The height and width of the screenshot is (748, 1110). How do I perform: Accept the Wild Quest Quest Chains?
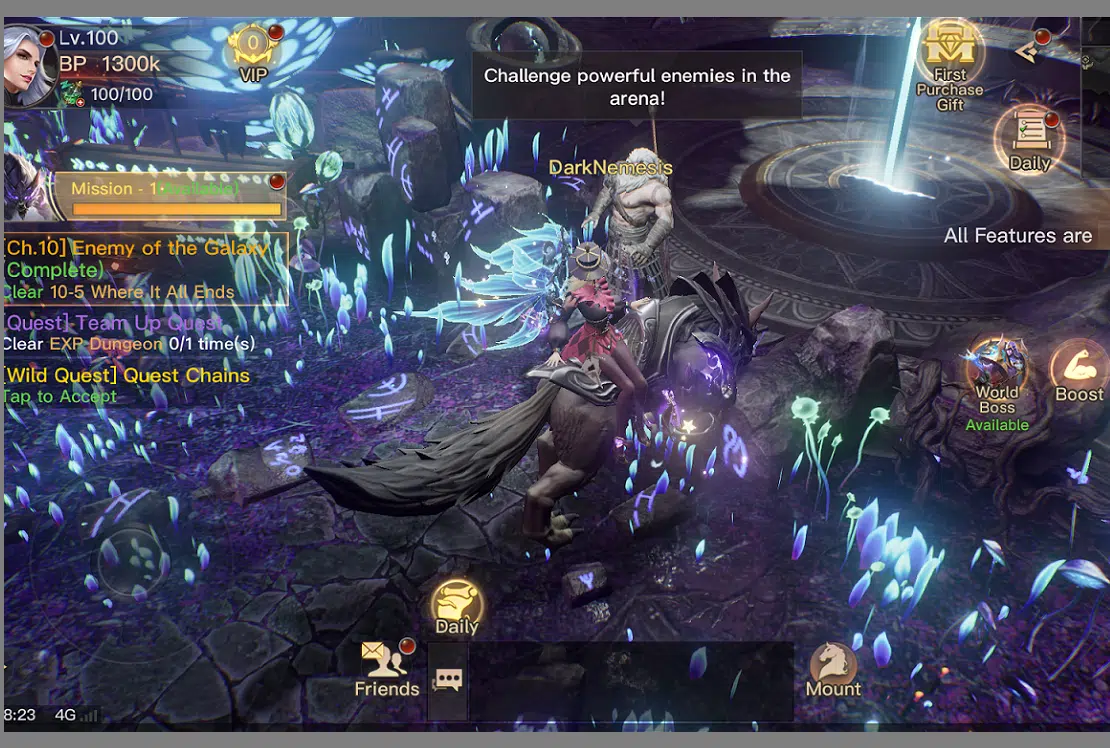(x=126, y=385)
